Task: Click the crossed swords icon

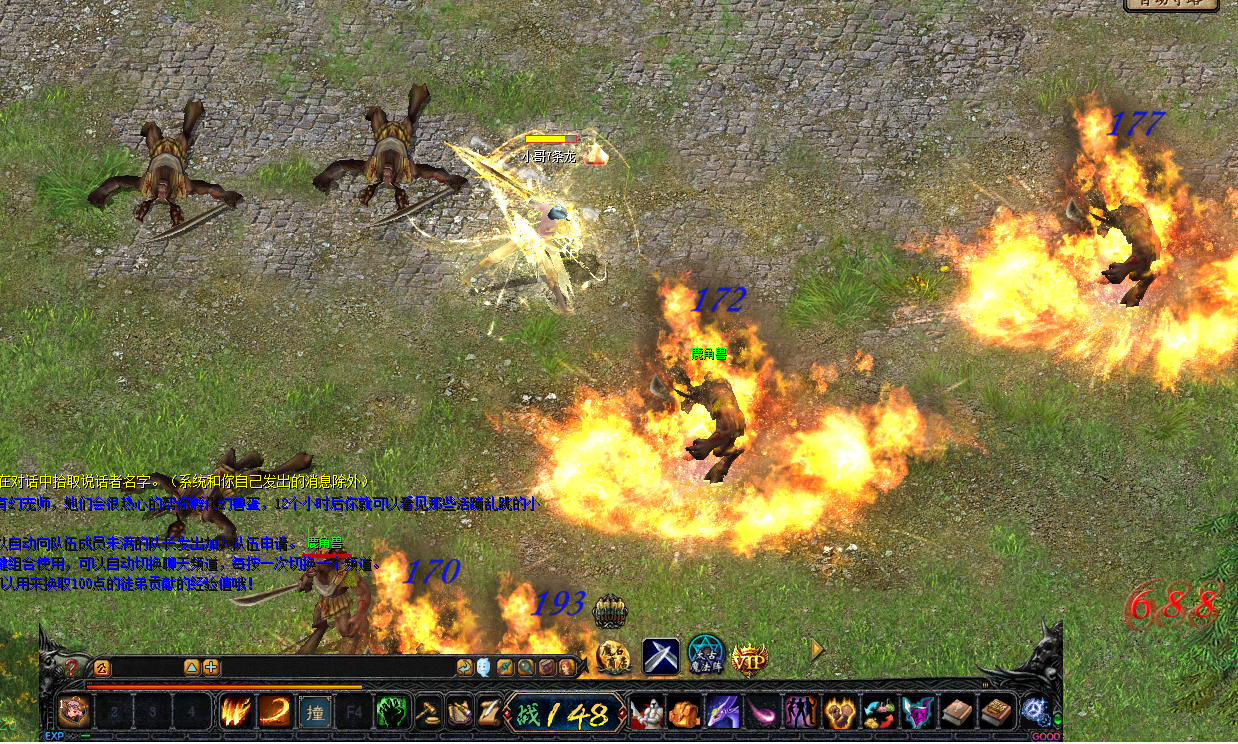Action: click(661, 657)
